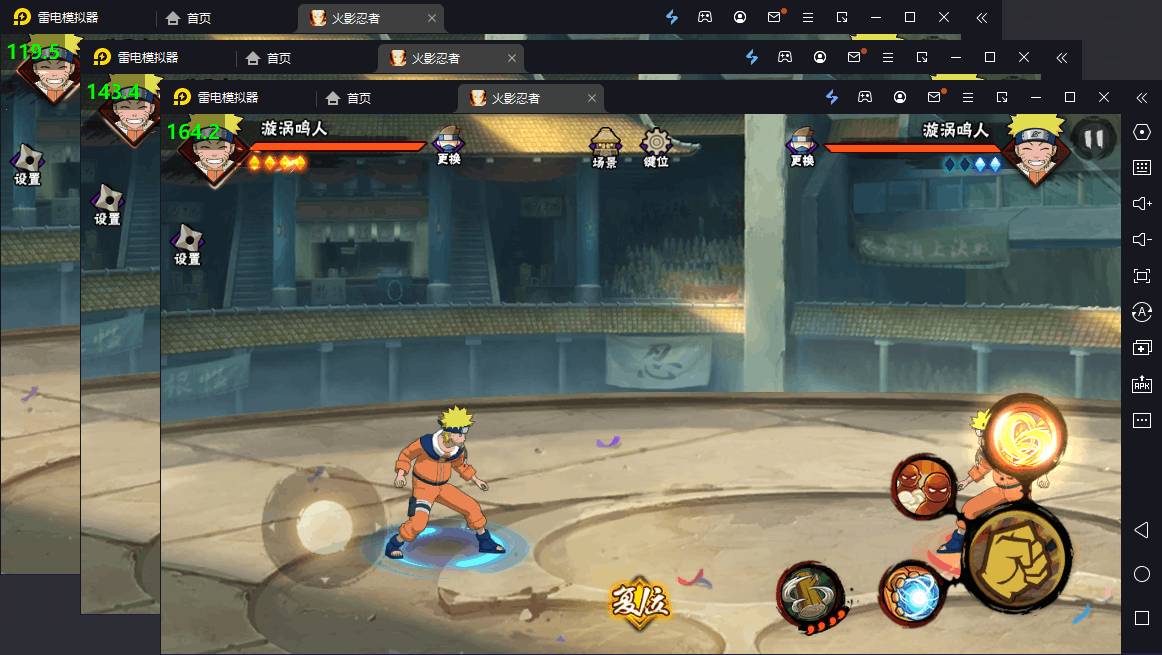The width and height of the screenshot is (1162, 655).
Task: Trigger the glowing orange ultimate skill
Action: click(x=1026, y=432)
